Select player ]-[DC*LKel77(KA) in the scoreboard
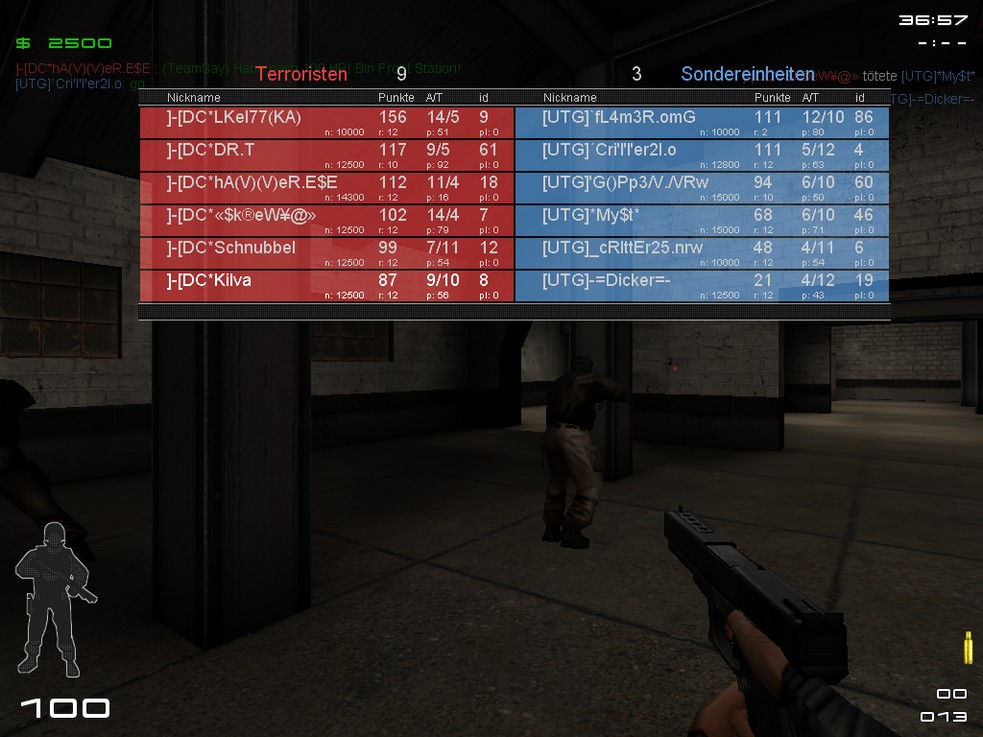This screenshot has height=737, width=983. [326, 122]
